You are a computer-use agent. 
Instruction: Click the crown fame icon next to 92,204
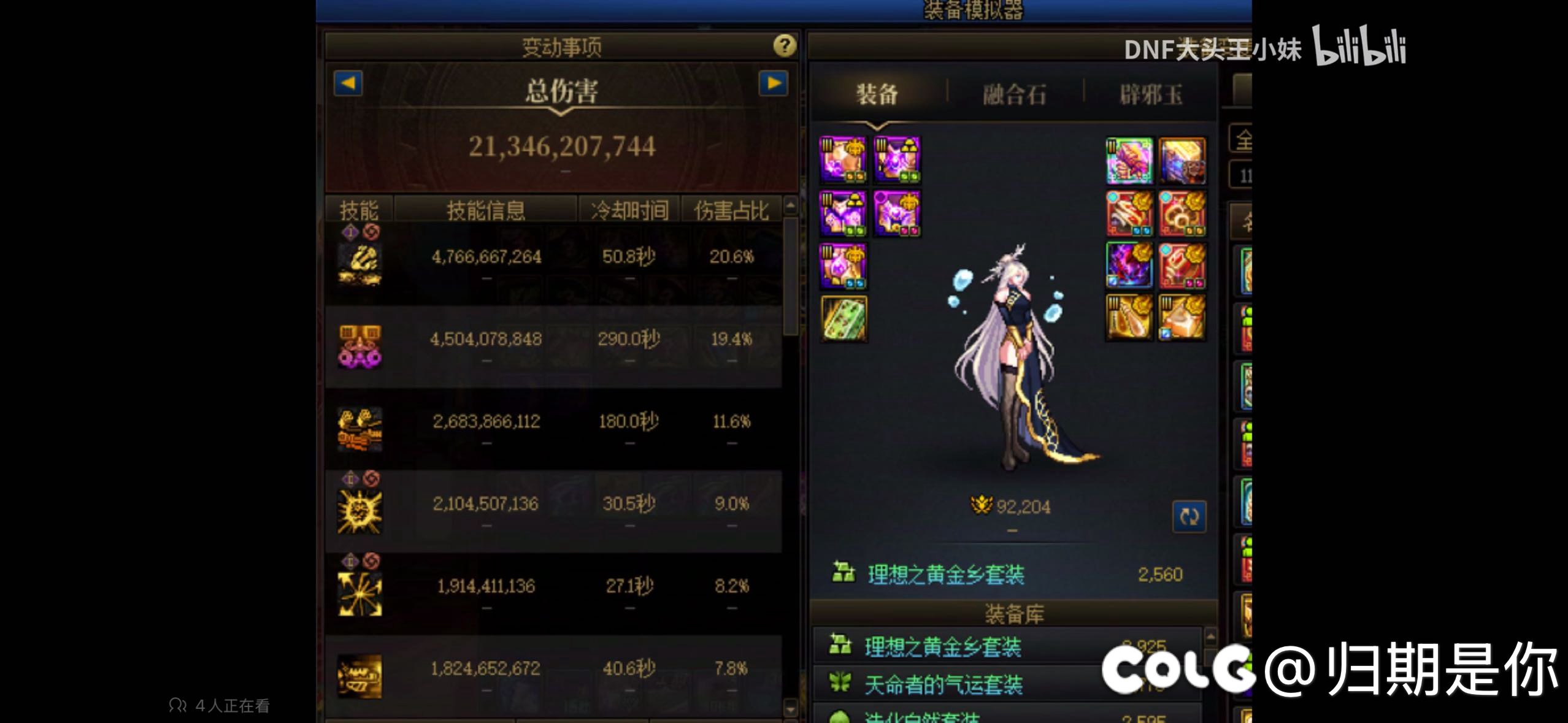click(981, 508)
